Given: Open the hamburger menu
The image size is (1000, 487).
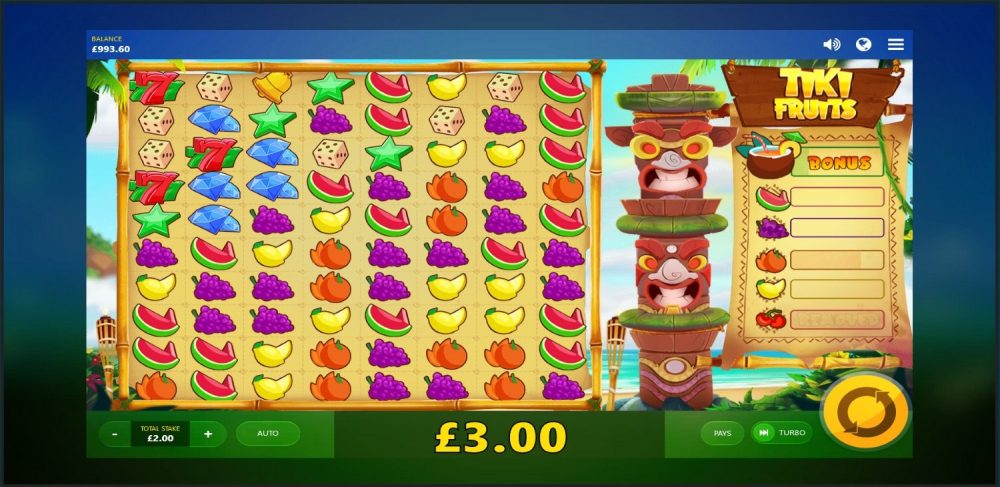Looking at the screenshot, I should [x=896, y=45].
